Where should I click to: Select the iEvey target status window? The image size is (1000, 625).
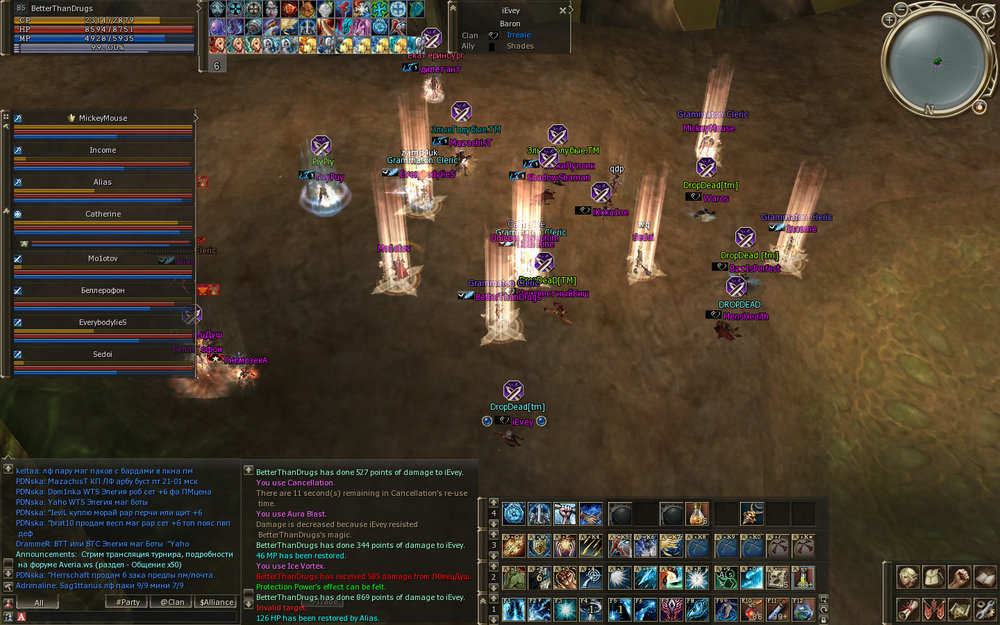(510, 27)
